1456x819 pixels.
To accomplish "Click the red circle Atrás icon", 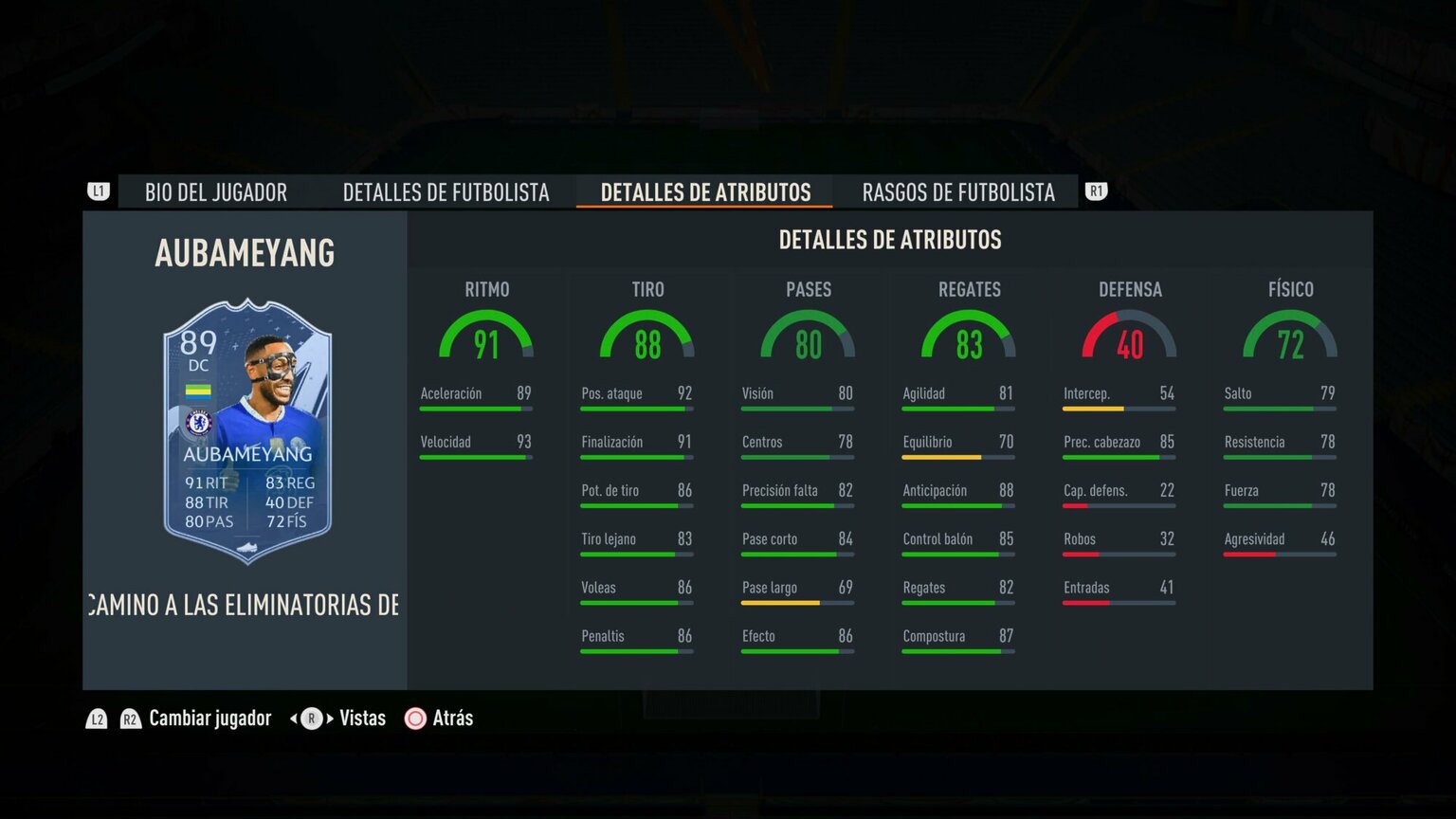I will pyautogui.click(x=415, y=719).
